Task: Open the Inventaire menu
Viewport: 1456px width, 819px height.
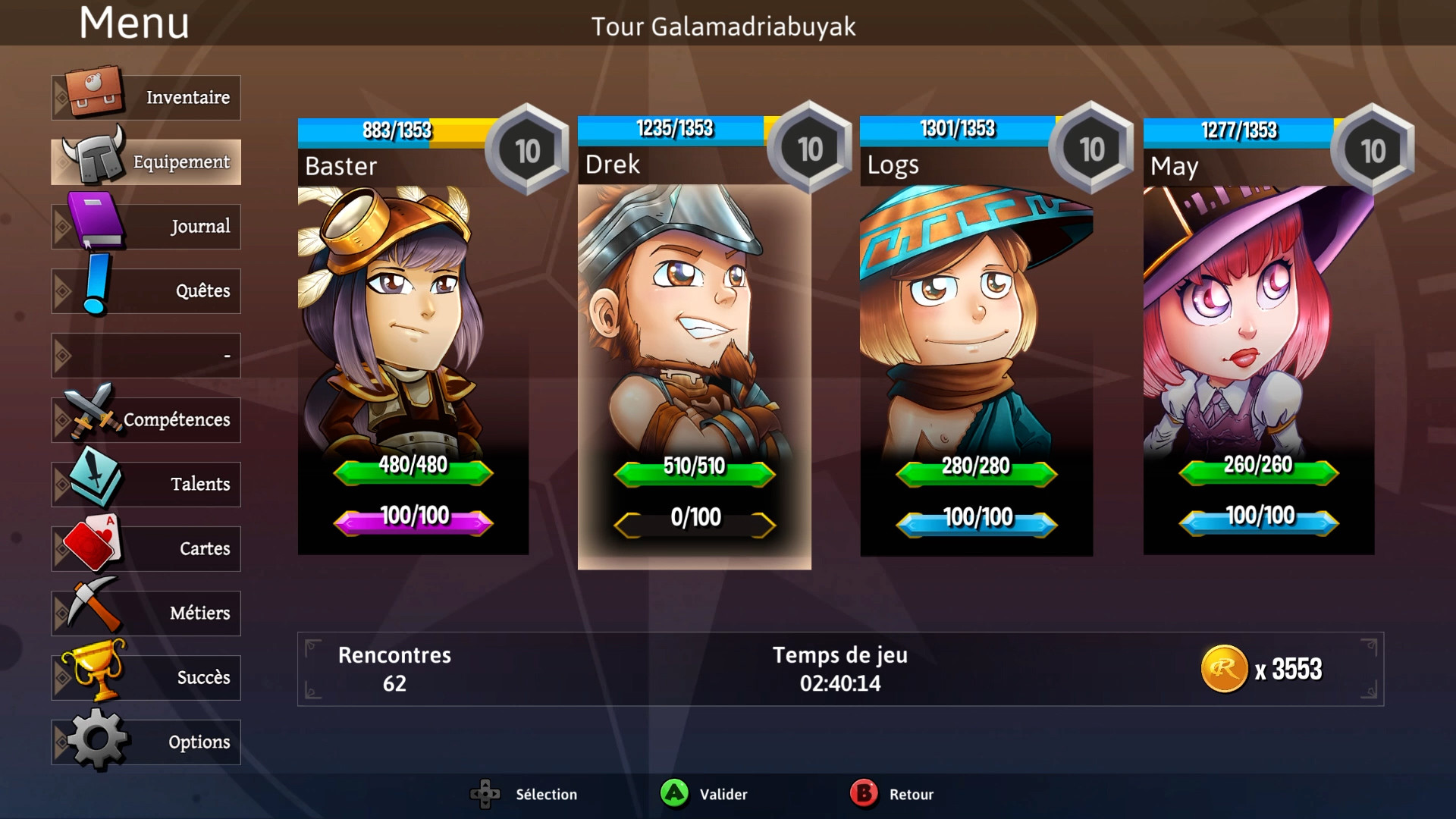Action: tap(146, 98)
